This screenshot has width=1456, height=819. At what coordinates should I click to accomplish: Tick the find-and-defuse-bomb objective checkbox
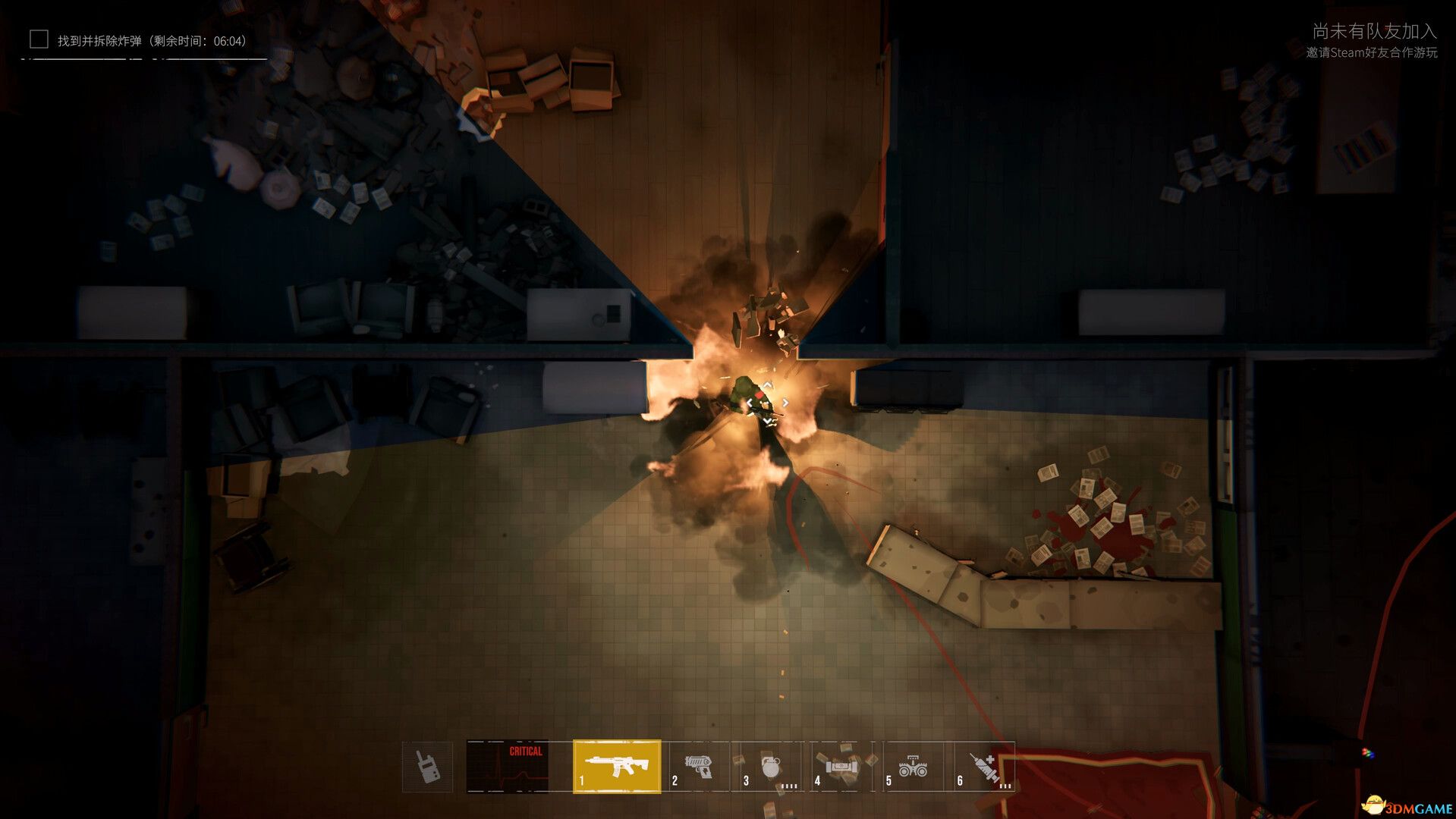click(x=39, y=39)
